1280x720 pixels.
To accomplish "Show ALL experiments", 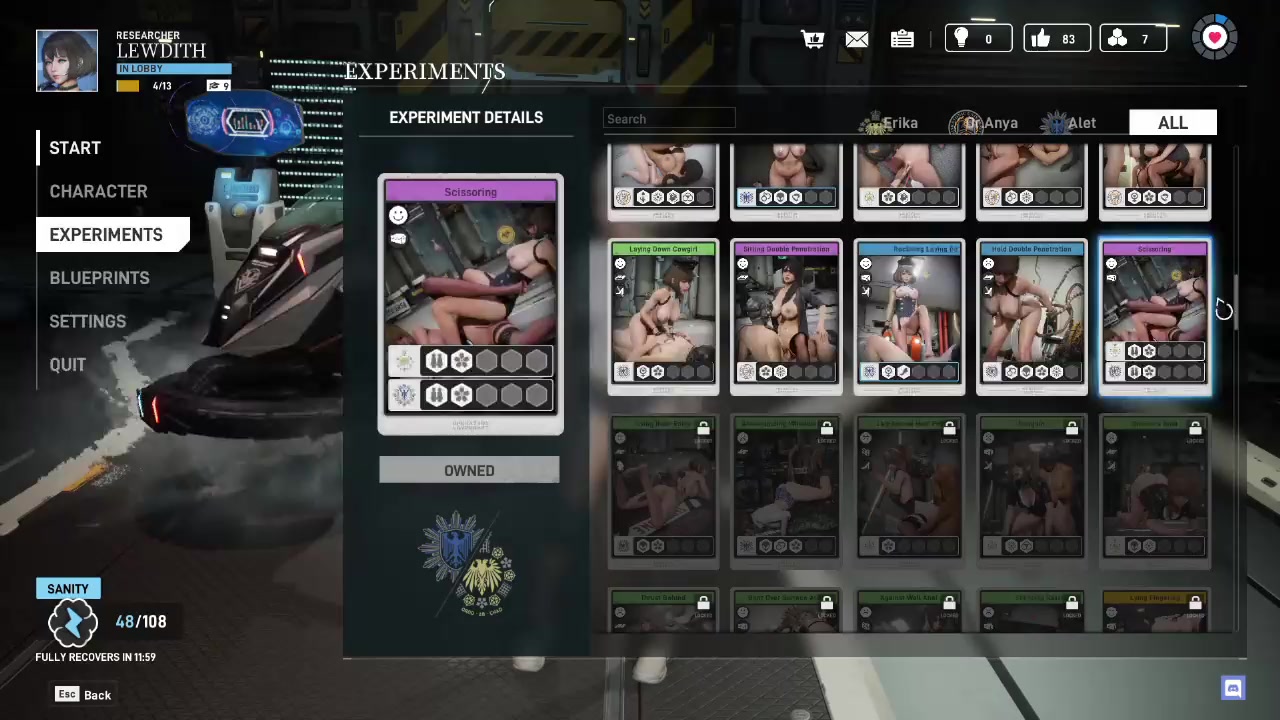I will click(1172, 123).
